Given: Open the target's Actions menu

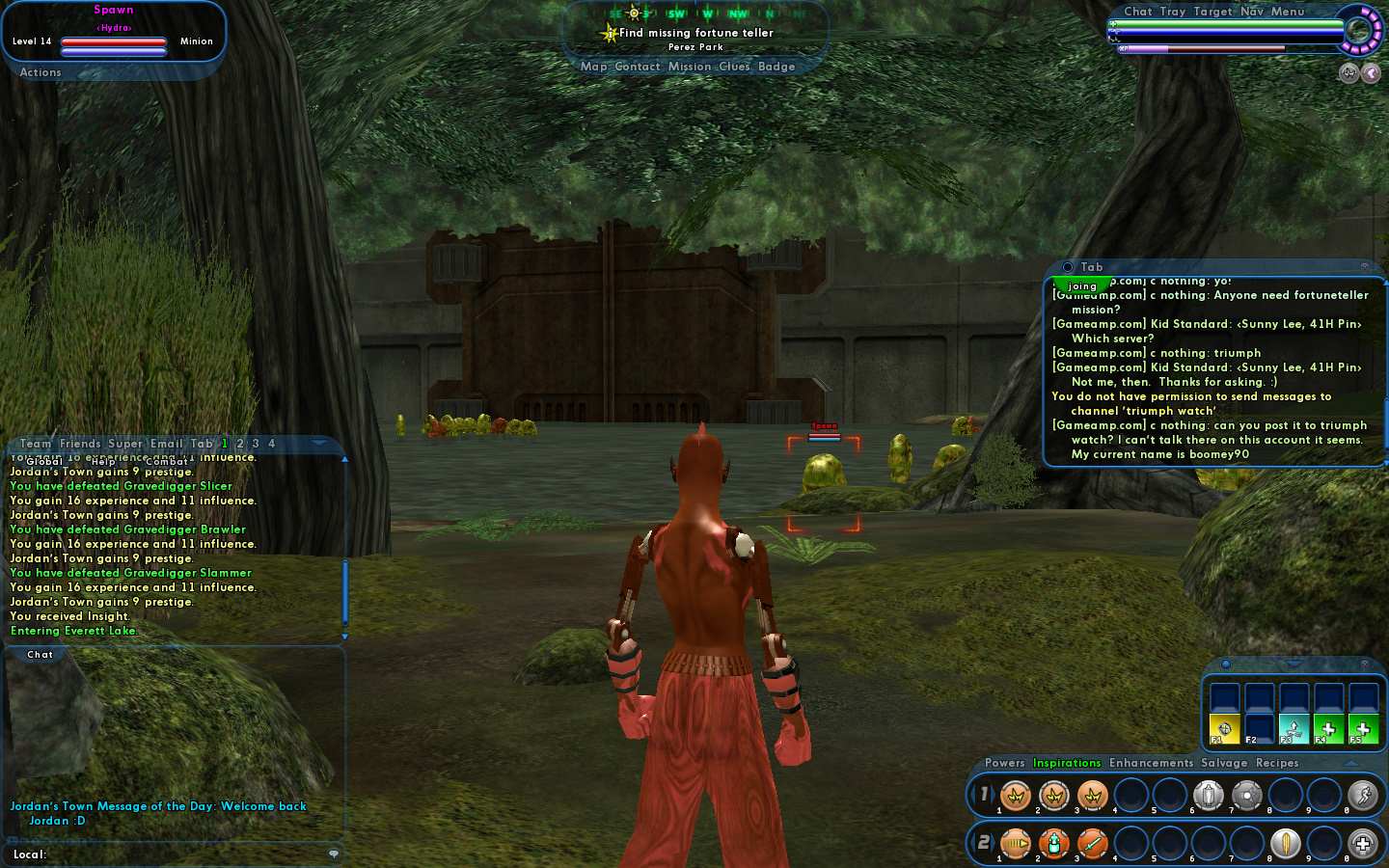Looking at the screenshot, I should tap(41, 72).
